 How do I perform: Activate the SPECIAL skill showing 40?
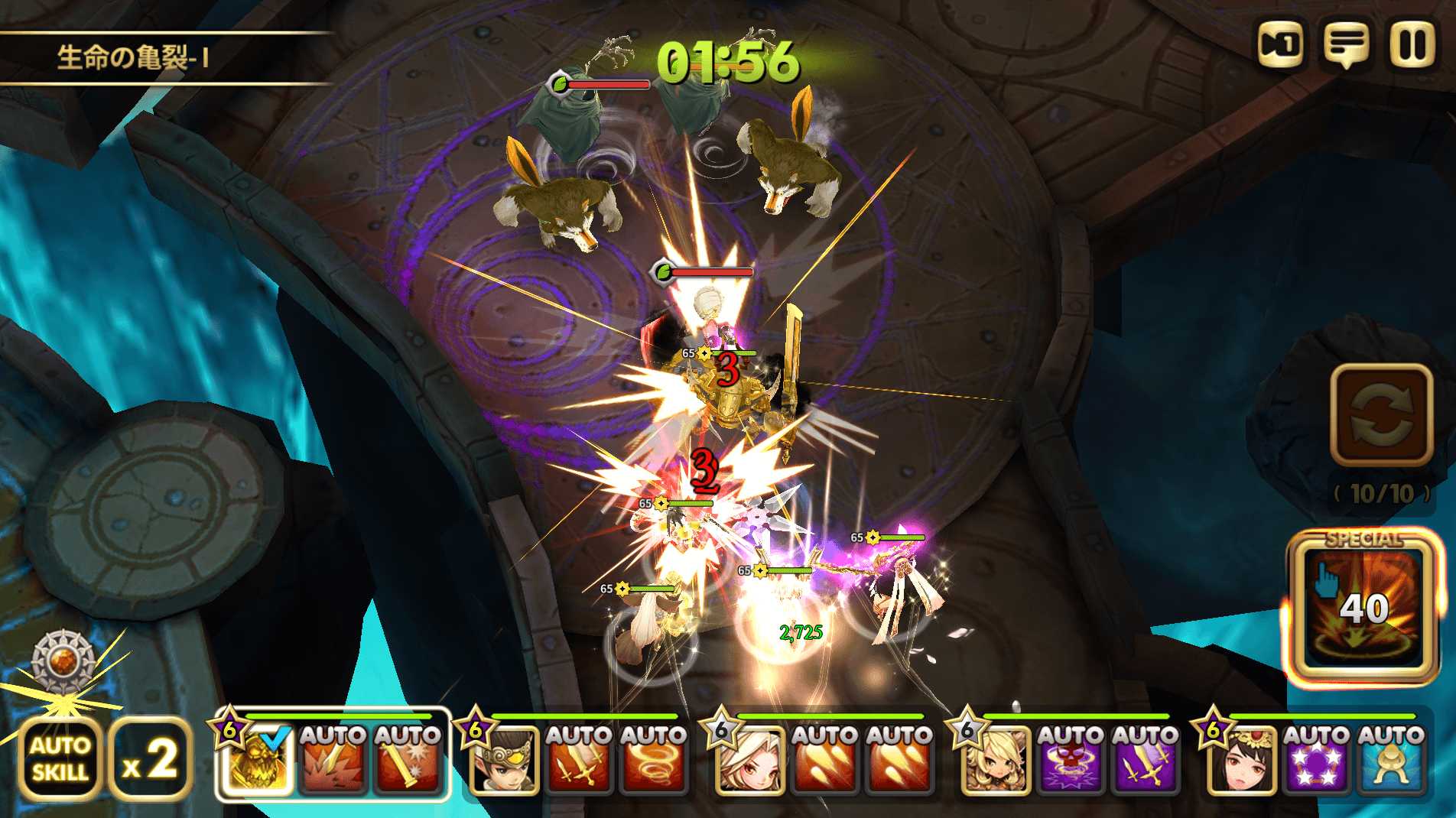(1363, 608)
